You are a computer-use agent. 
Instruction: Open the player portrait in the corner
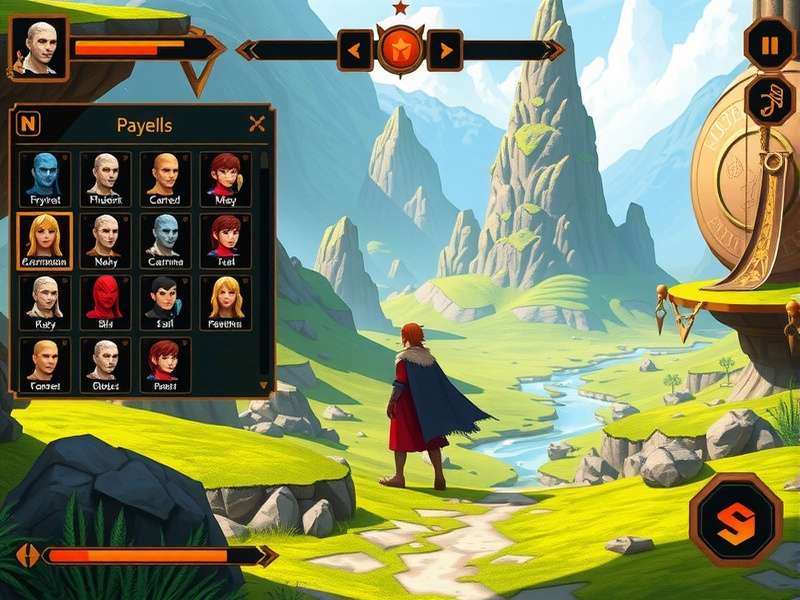[39, 47]
